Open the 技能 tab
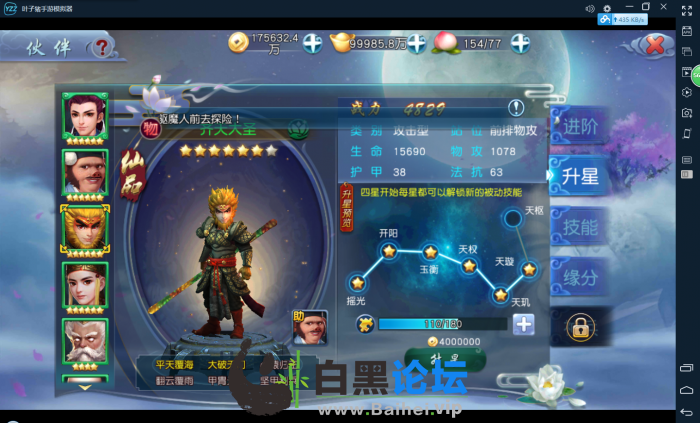The height and width of the screenshot is (423, 700). point(580,227)
